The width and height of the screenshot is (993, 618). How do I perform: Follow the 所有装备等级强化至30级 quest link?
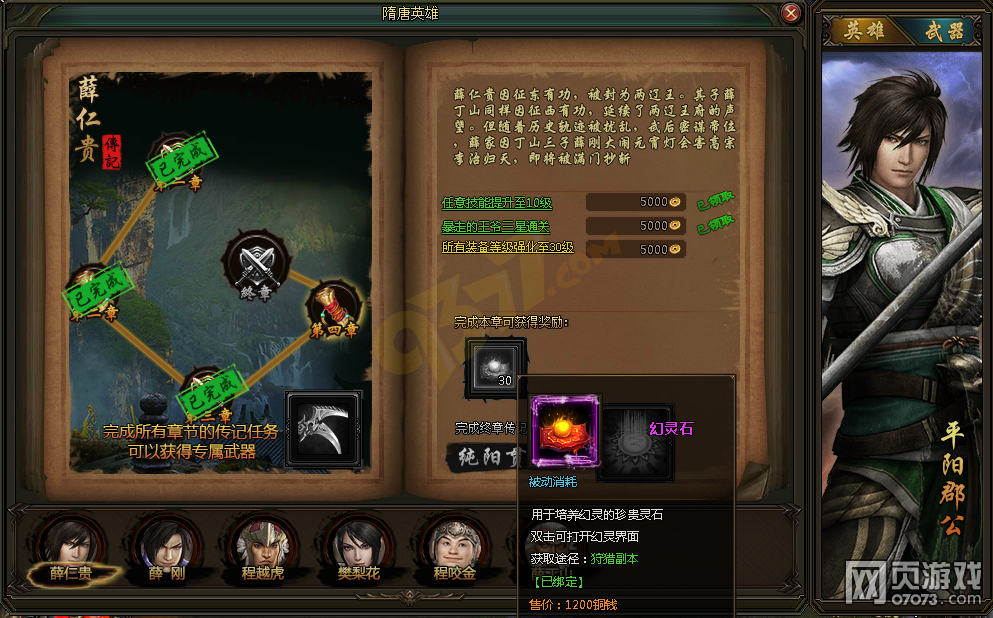point(507,248)
